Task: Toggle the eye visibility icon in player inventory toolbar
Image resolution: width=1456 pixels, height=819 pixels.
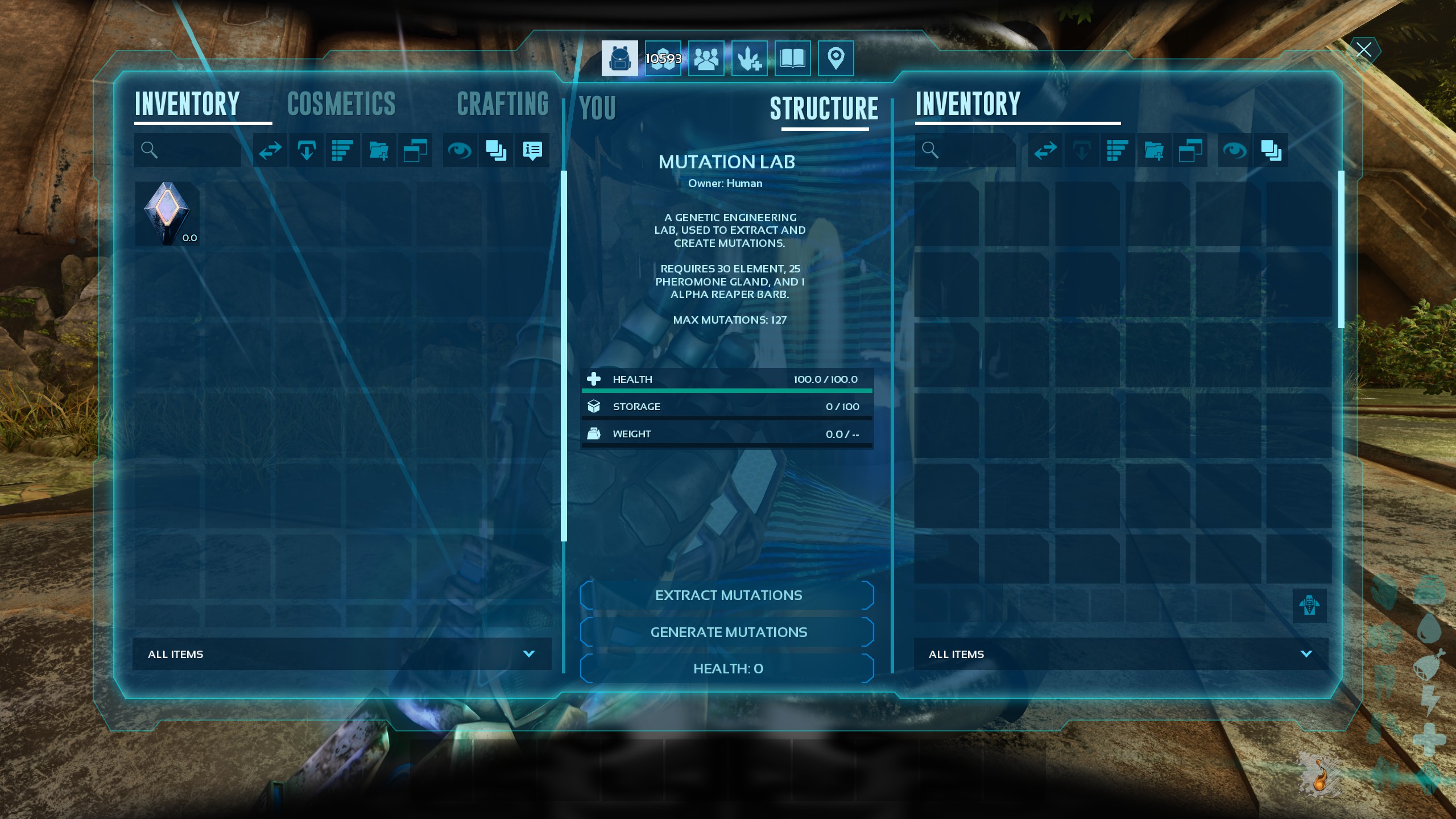Action: point(461,150)
